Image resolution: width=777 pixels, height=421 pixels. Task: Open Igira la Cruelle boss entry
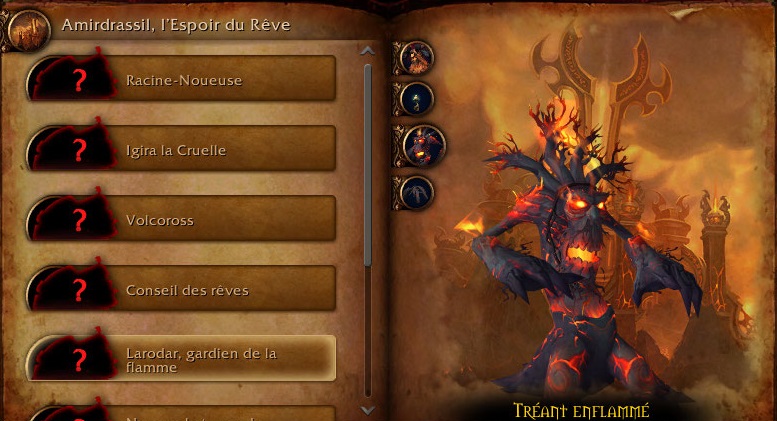click(x=182, y=150)
